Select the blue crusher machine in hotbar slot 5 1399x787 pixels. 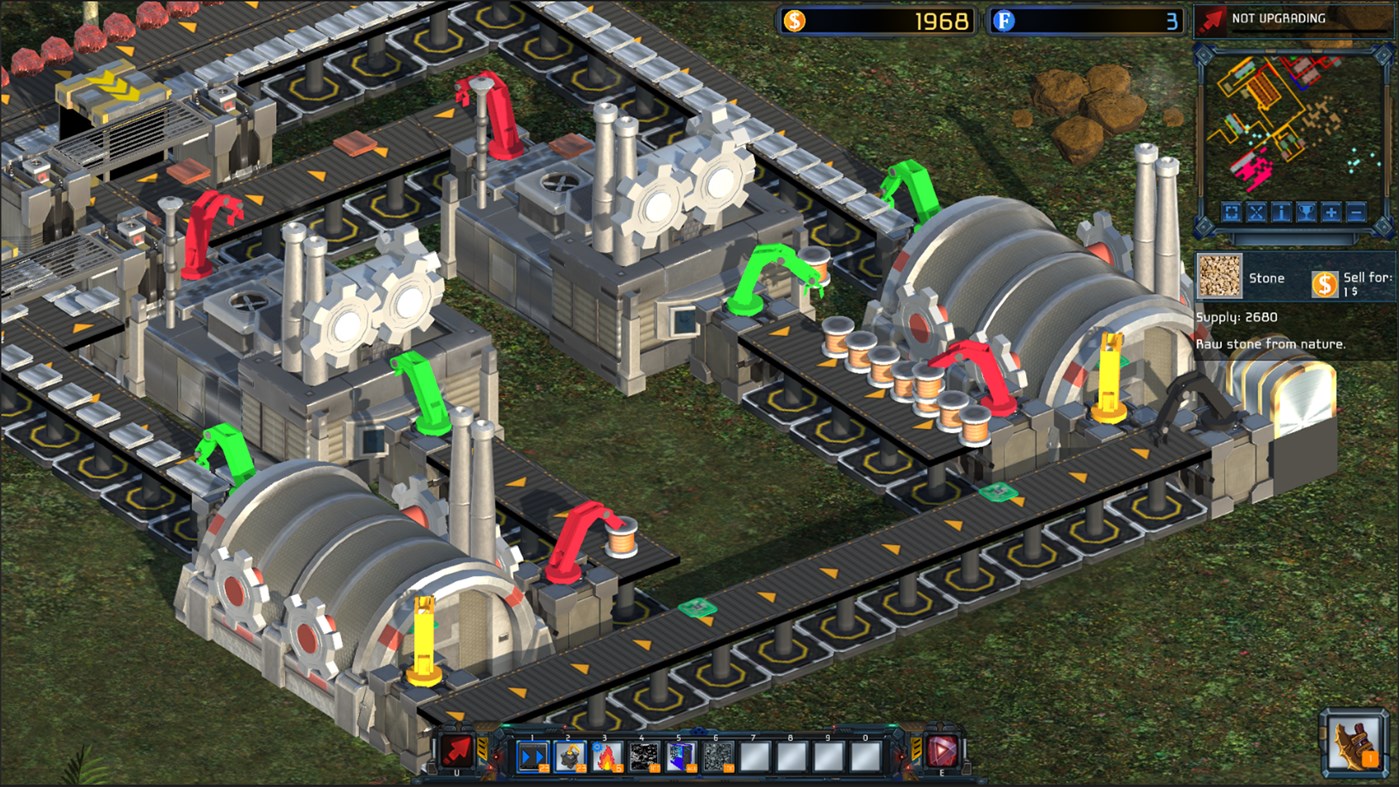point(679,757)
